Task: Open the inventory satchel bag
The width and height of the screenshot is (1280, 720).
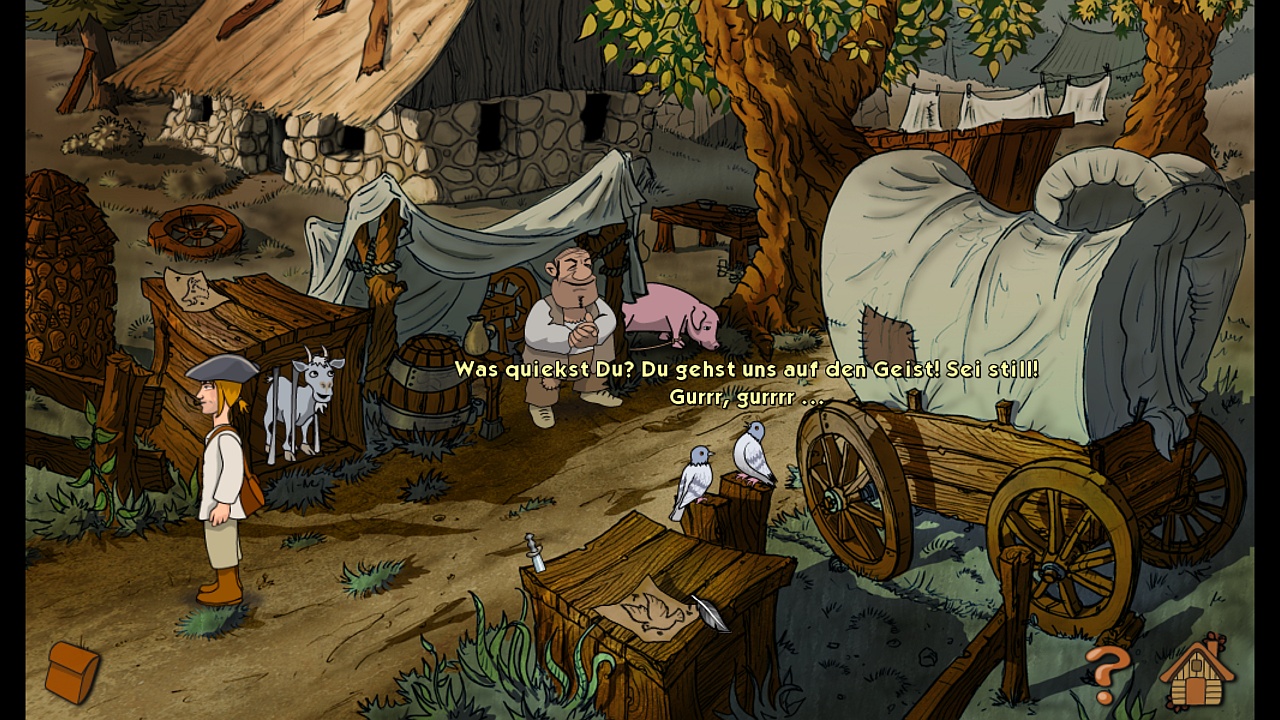Action: [x=72, y=671]
